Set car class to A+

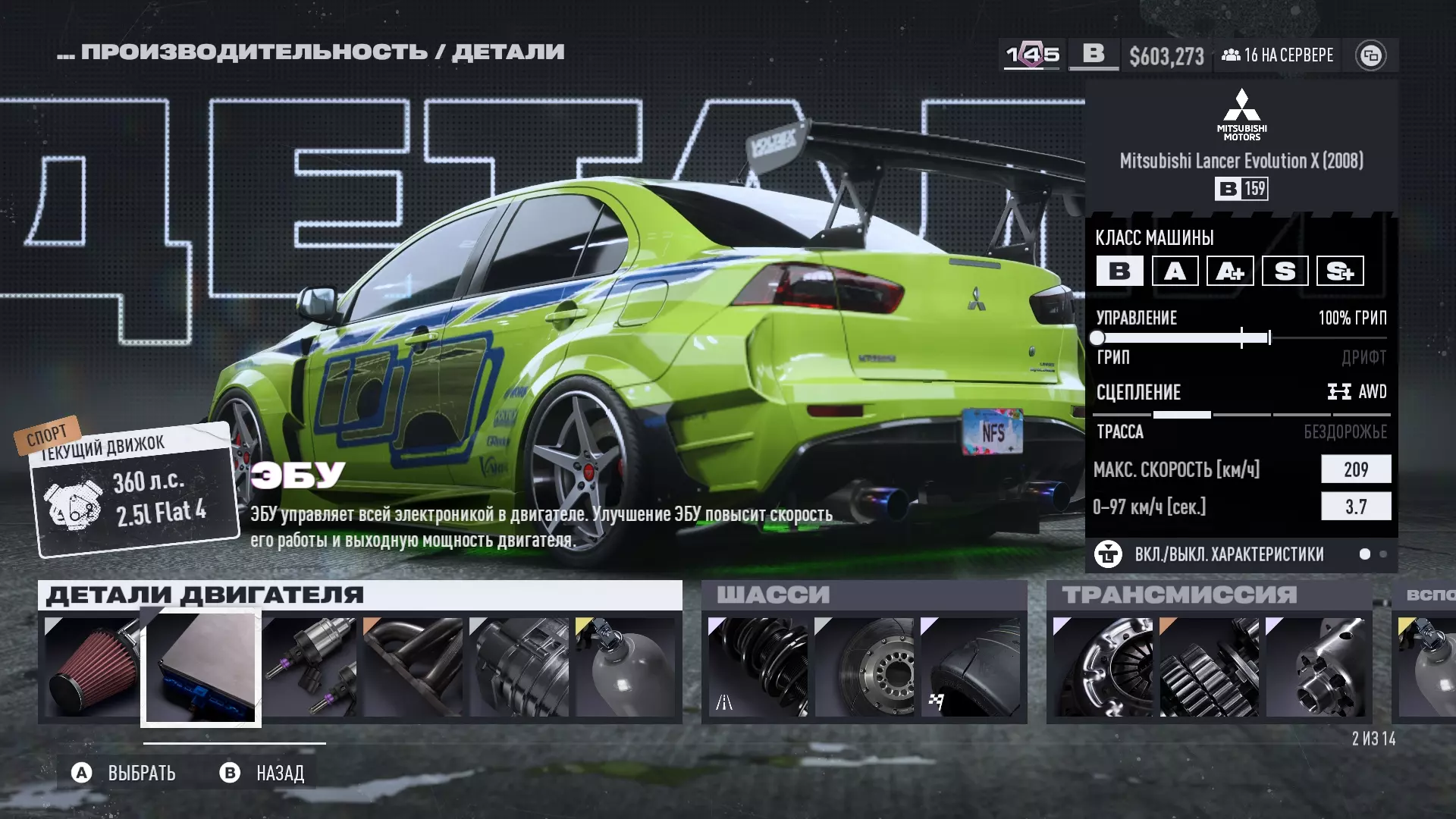tap(1230, 271)
